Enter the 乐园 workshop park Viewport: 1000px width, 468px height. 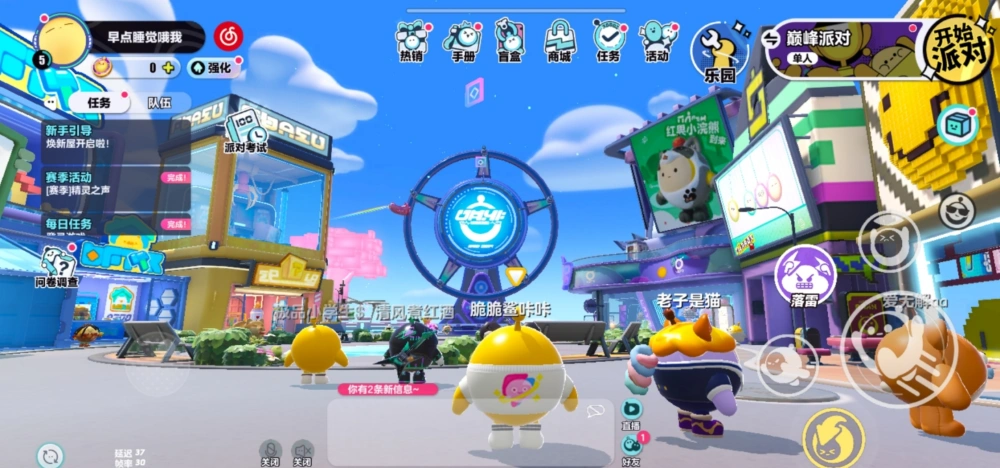720,52
